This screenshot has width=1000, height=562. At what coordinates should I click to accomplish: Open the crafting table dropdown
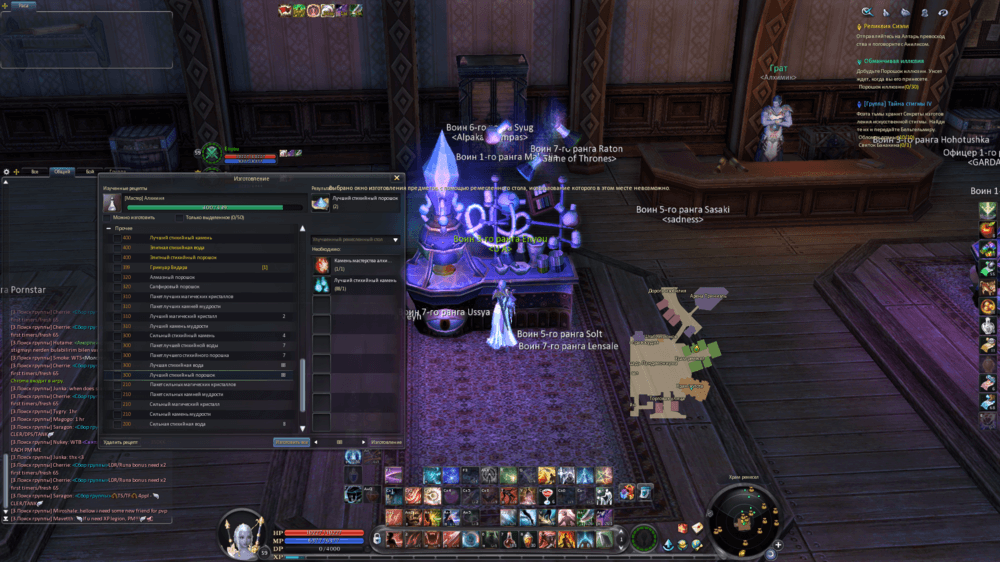[396, 240]
